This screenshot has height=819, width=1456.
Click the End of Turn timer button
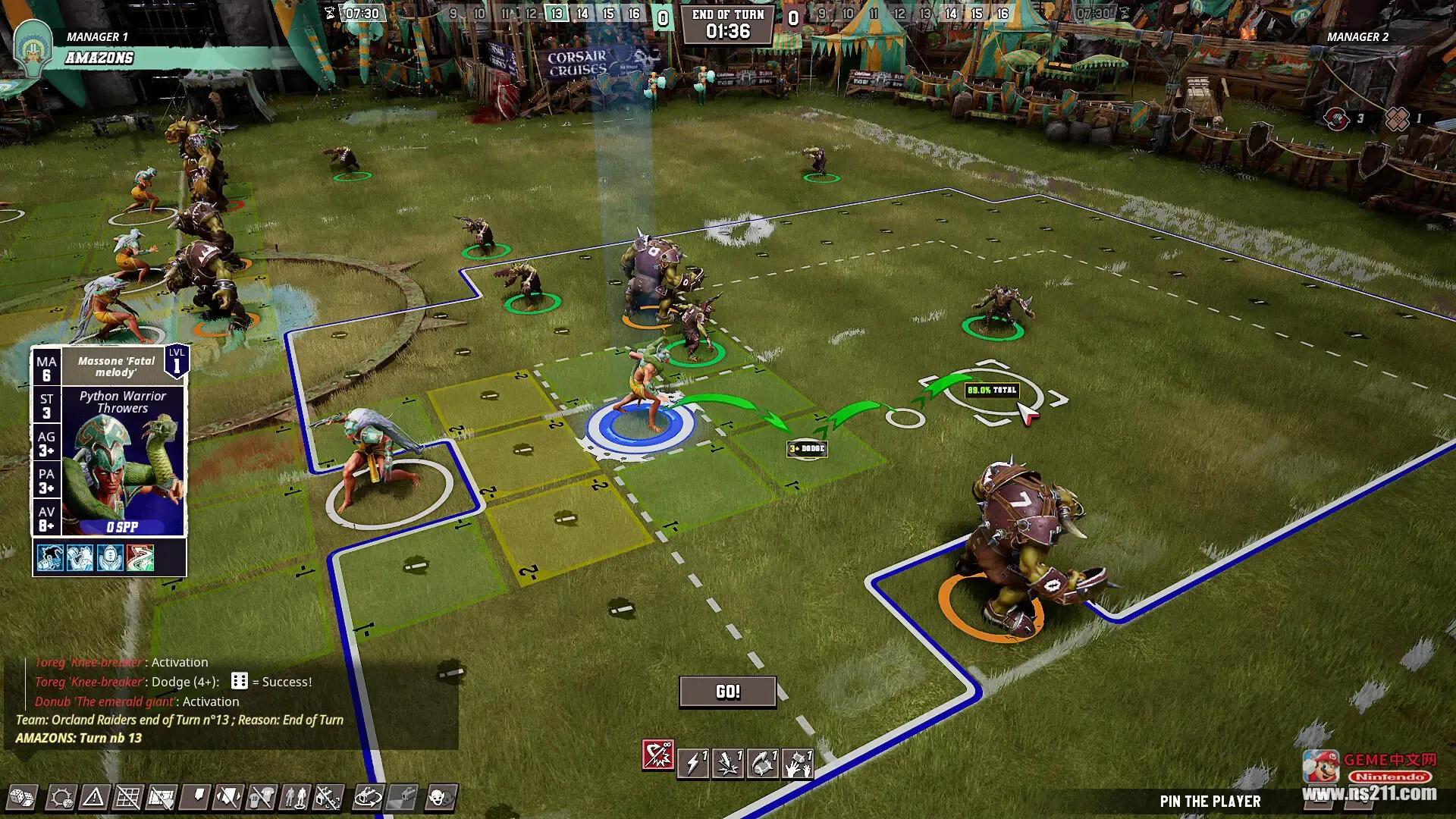[727, 24]
